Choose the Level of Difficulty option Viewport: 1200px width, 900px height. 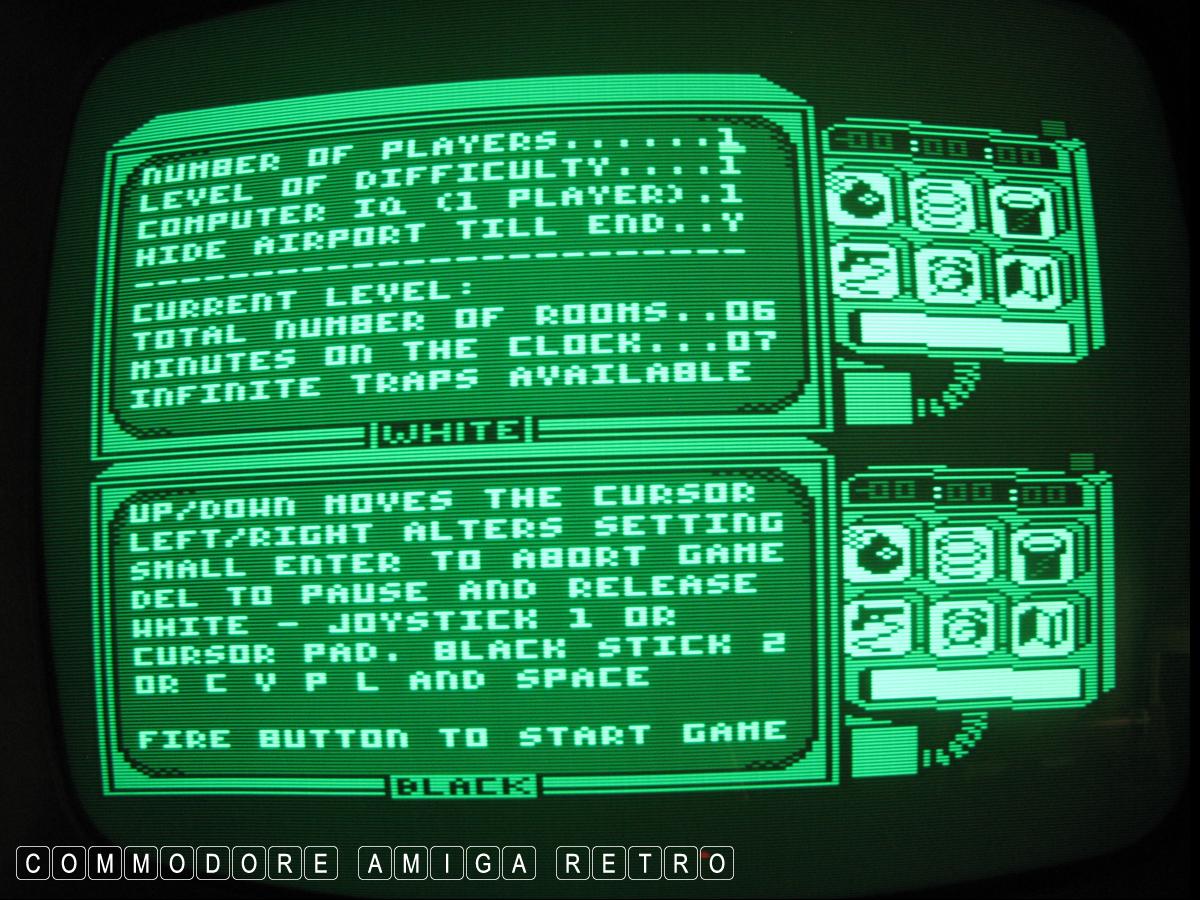point(440,180)
